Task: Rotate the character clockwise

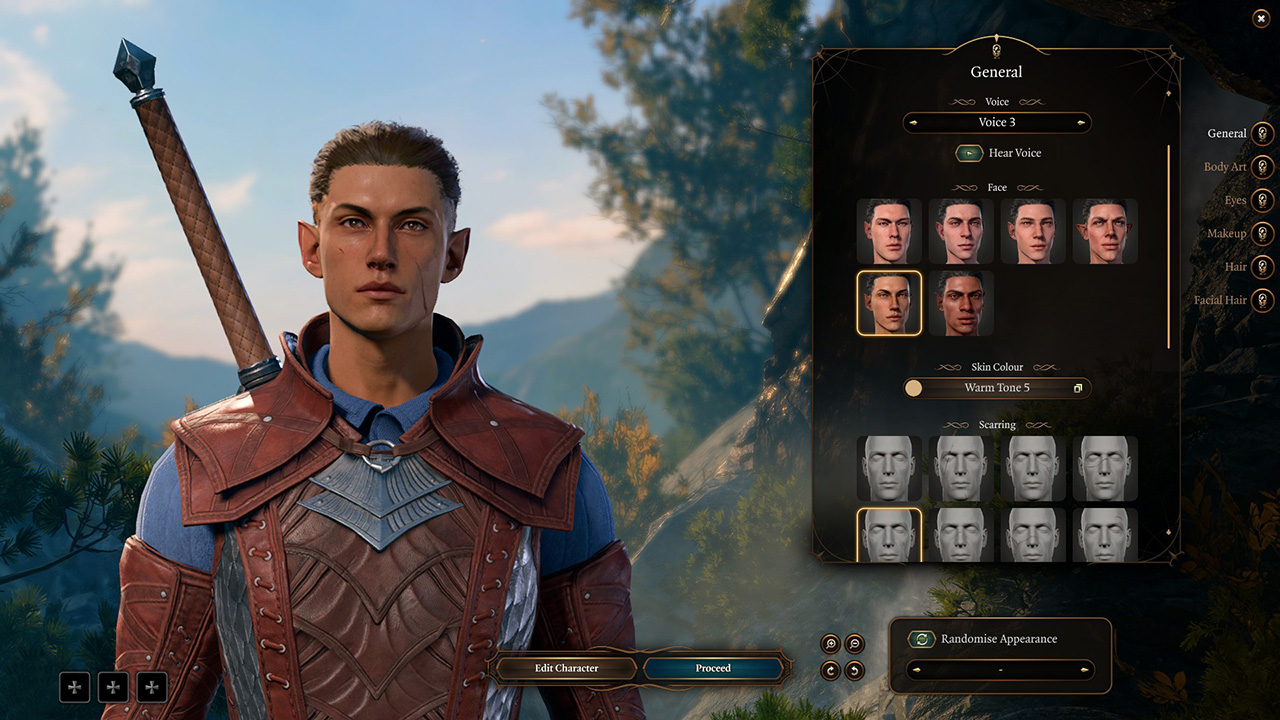Action: [x=830, y=670]
